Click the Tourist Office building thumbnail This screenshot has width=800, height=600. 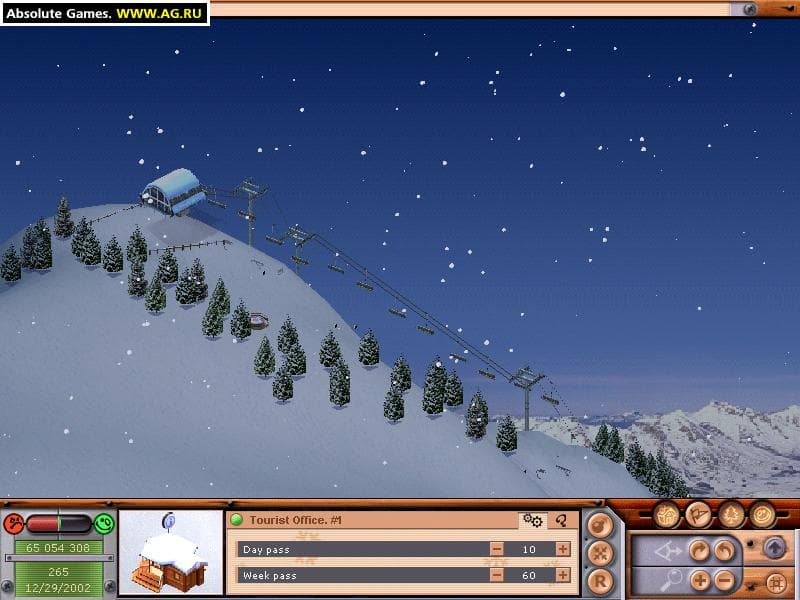[171, 553]
